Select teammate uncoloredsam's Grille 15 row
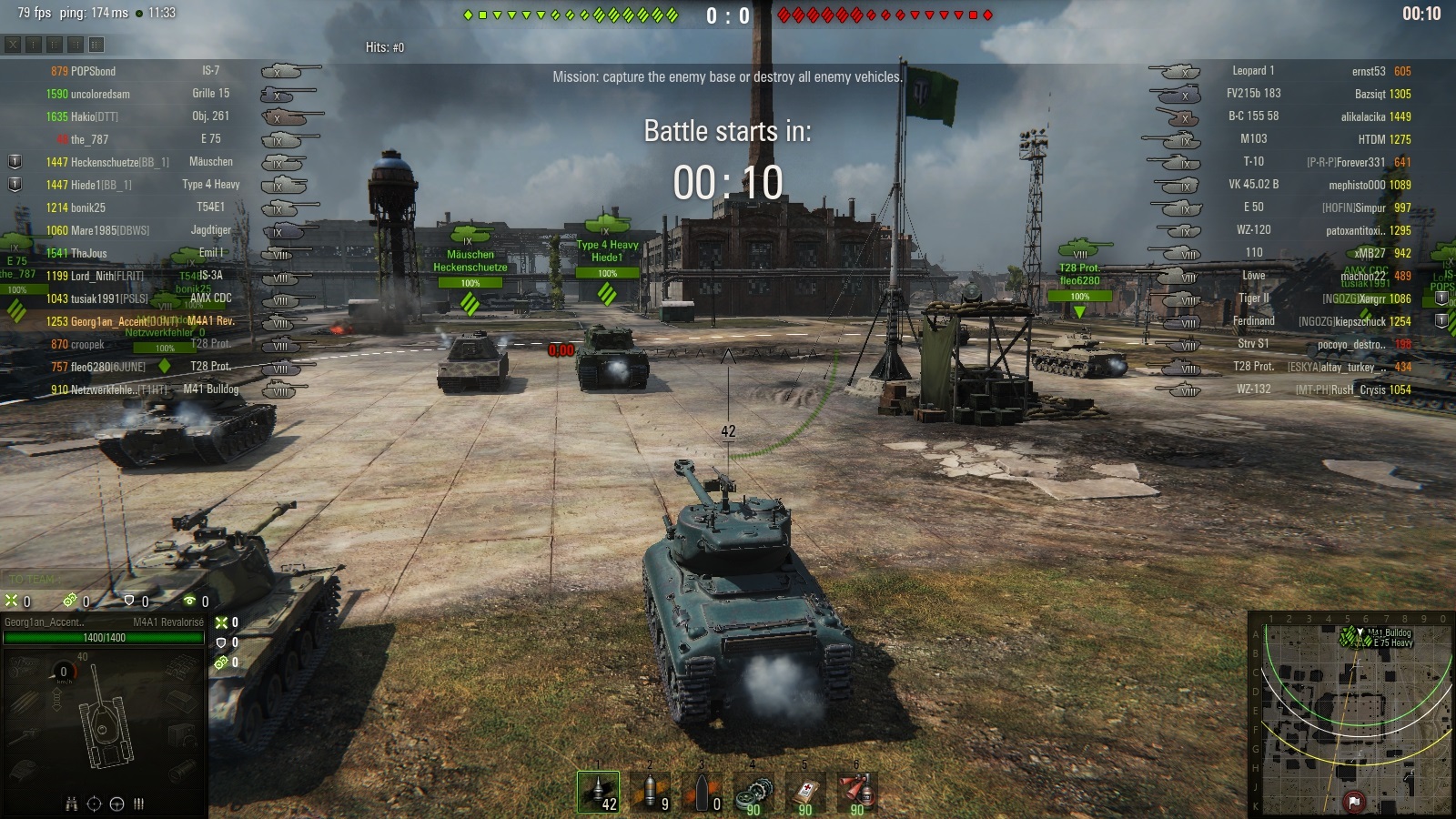 136,94
